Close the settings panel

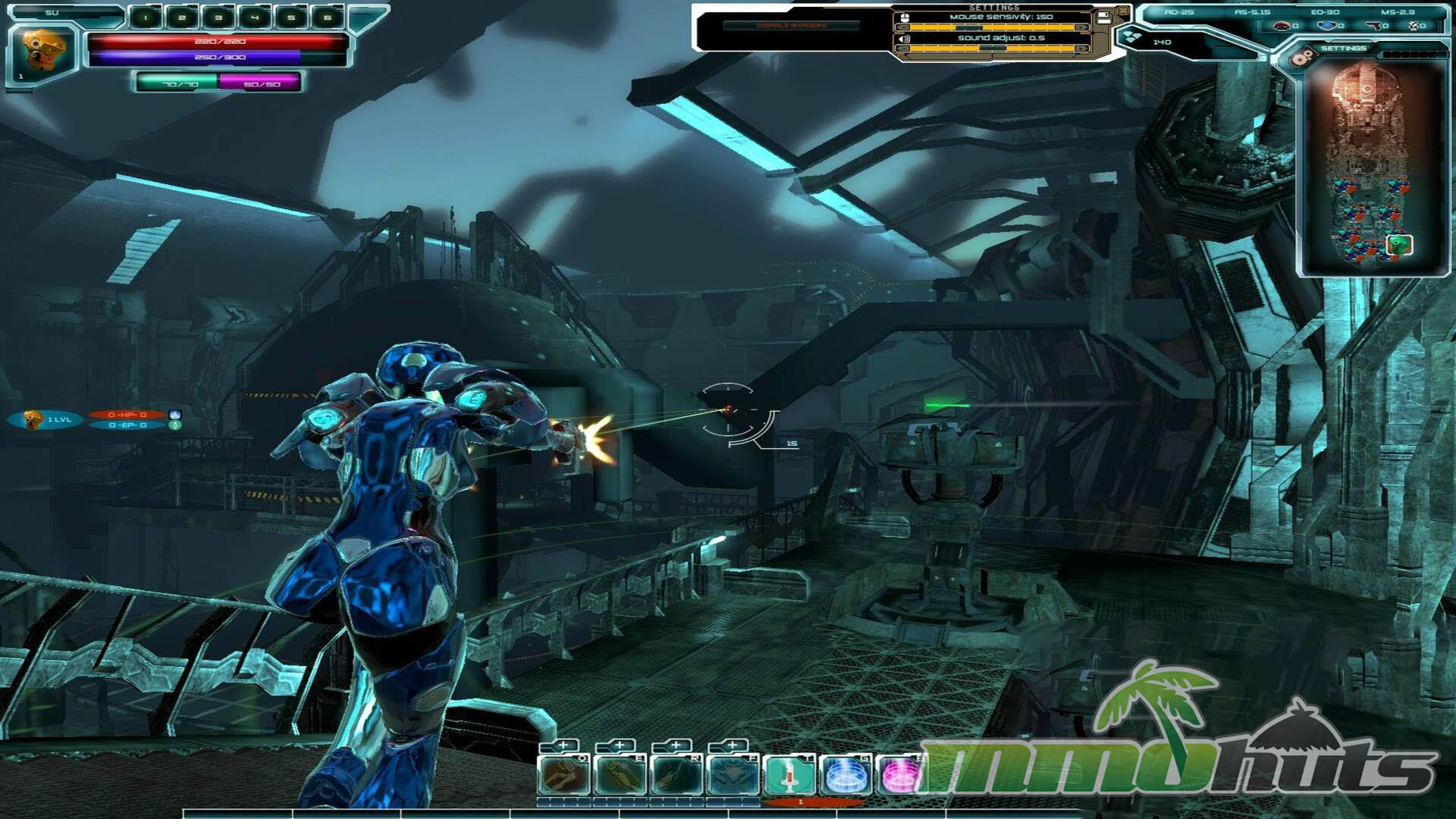click(x=1122, y=11)
